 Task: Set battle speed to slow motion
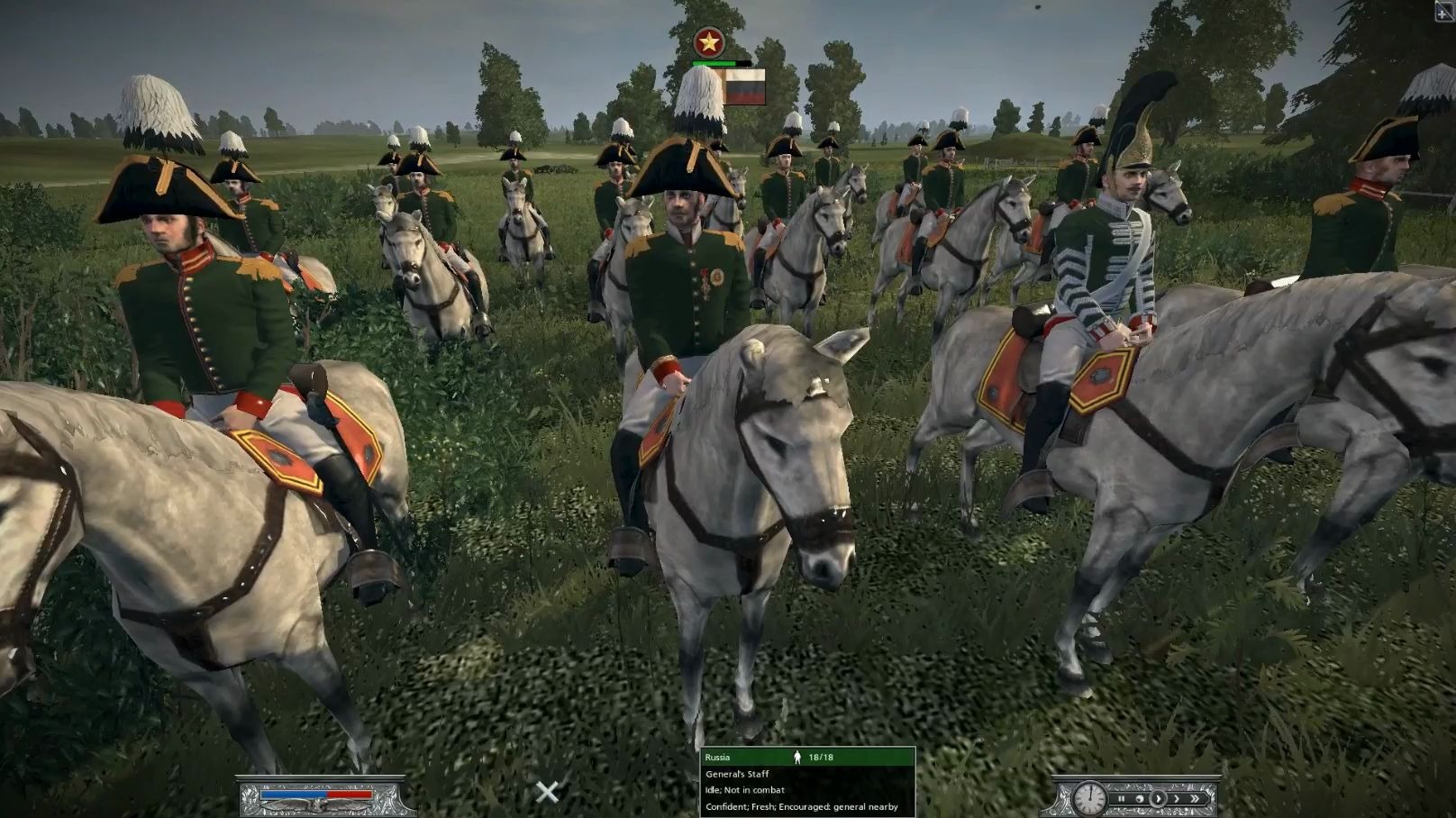[1140, 798]
